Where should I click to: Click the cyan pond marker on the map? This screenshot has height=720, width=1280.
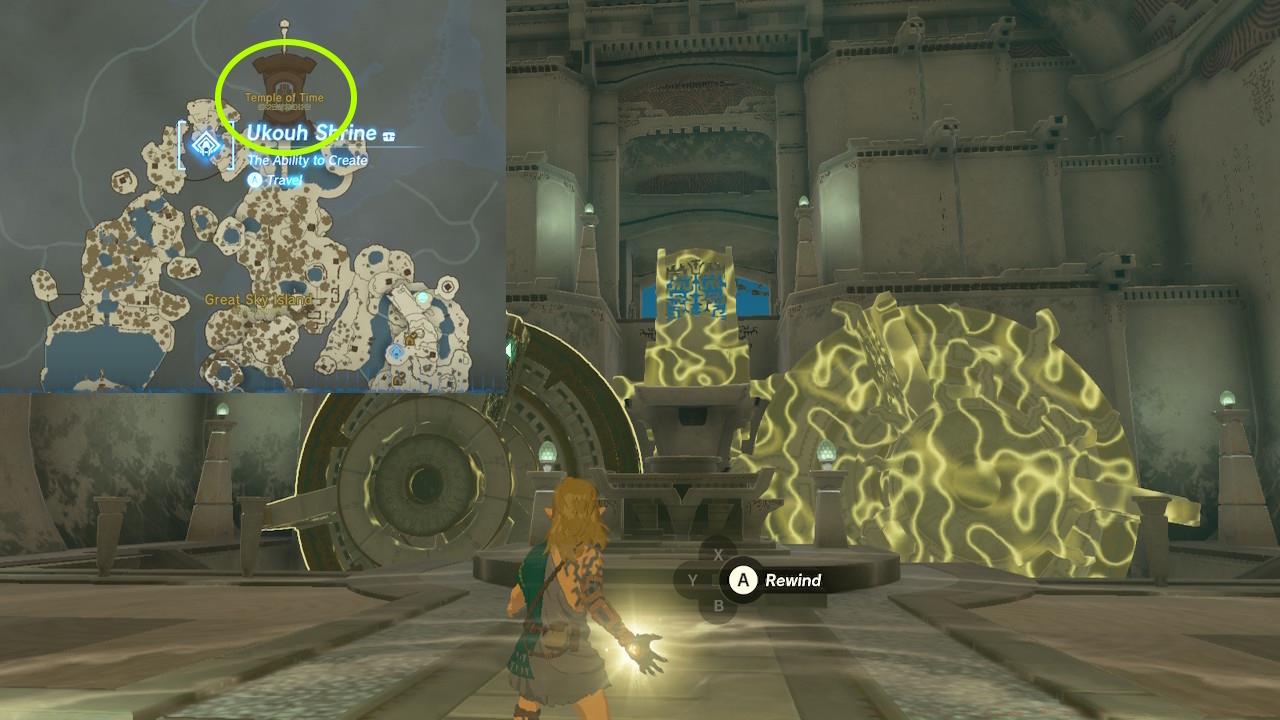(422, 298)
